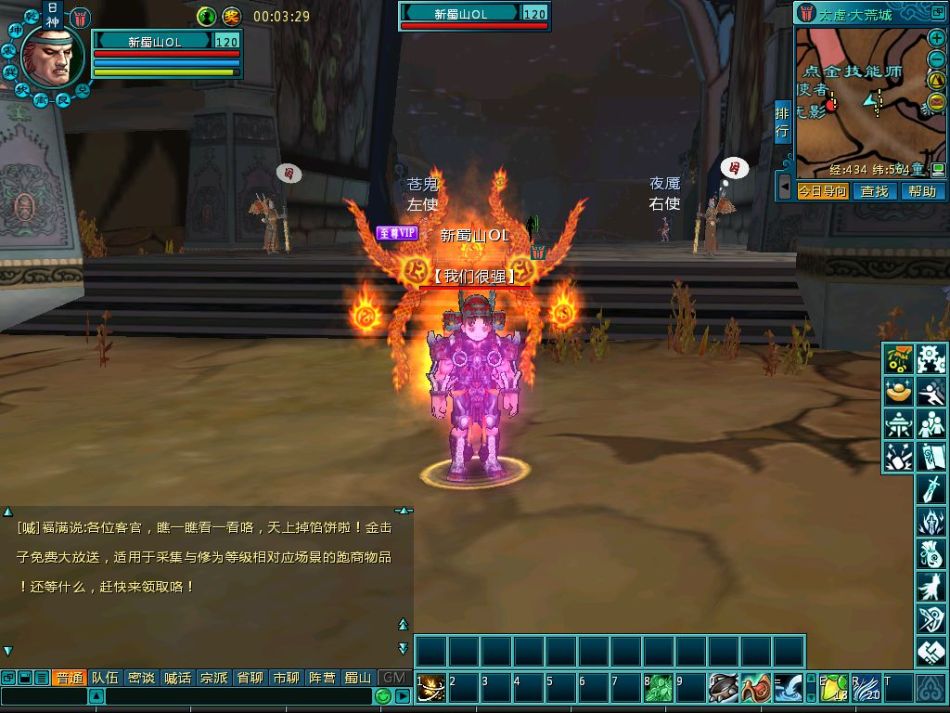Image resolution: width=950 pixels, height=713 pixels.
Task: Open the 排行 ranking tab
Action: coord(782,122)
